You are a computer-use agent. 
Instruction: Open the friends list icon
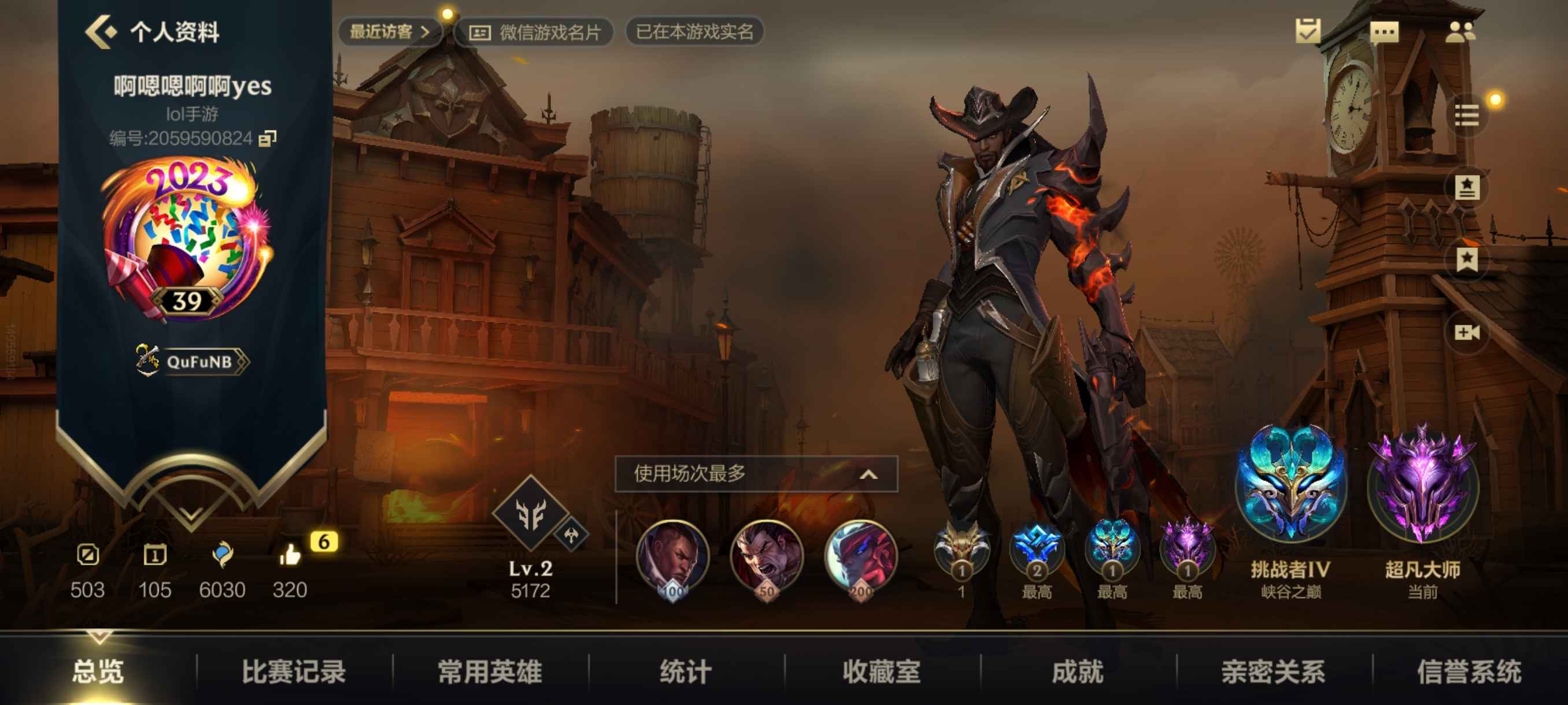pyautogui.click(x=1460, y=32)
